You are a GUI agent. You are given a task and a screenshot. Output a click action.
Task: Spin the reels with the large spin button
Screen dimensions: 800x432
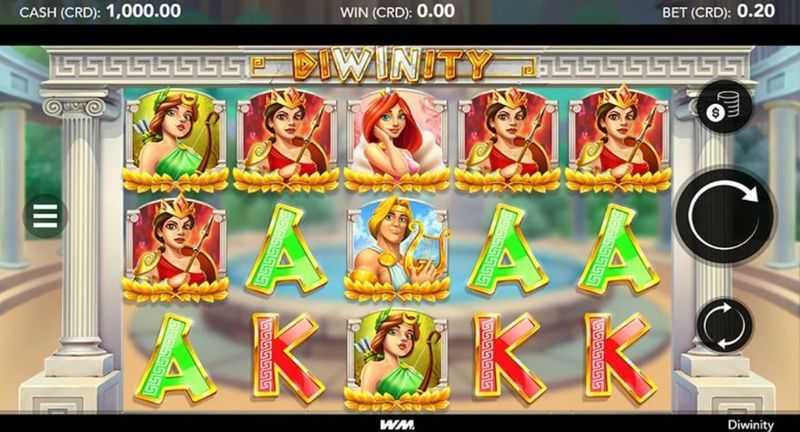tap(724, 211)
